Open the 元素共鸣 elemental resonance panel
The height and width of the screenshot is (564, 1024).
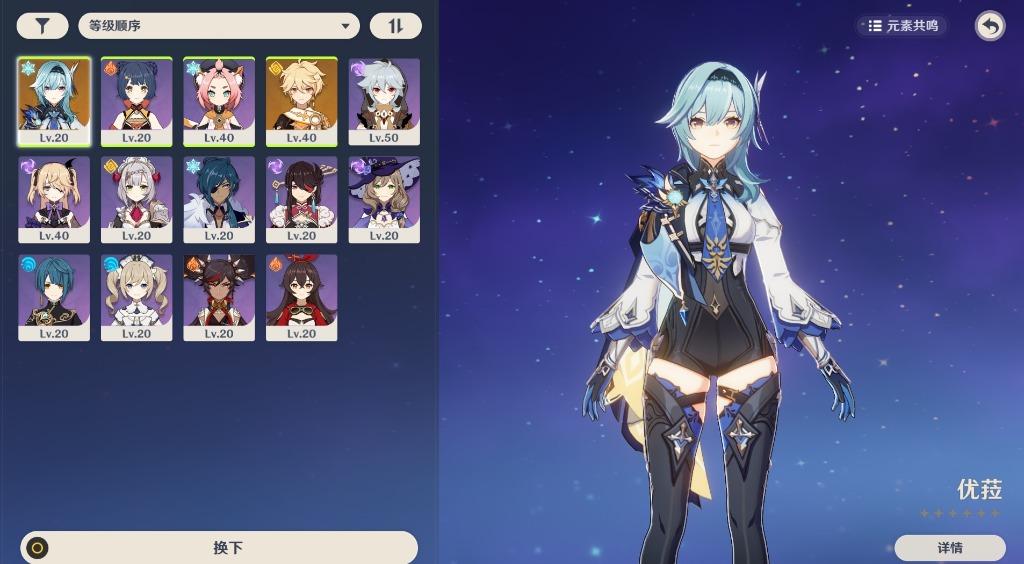click(x=902, y=26)
